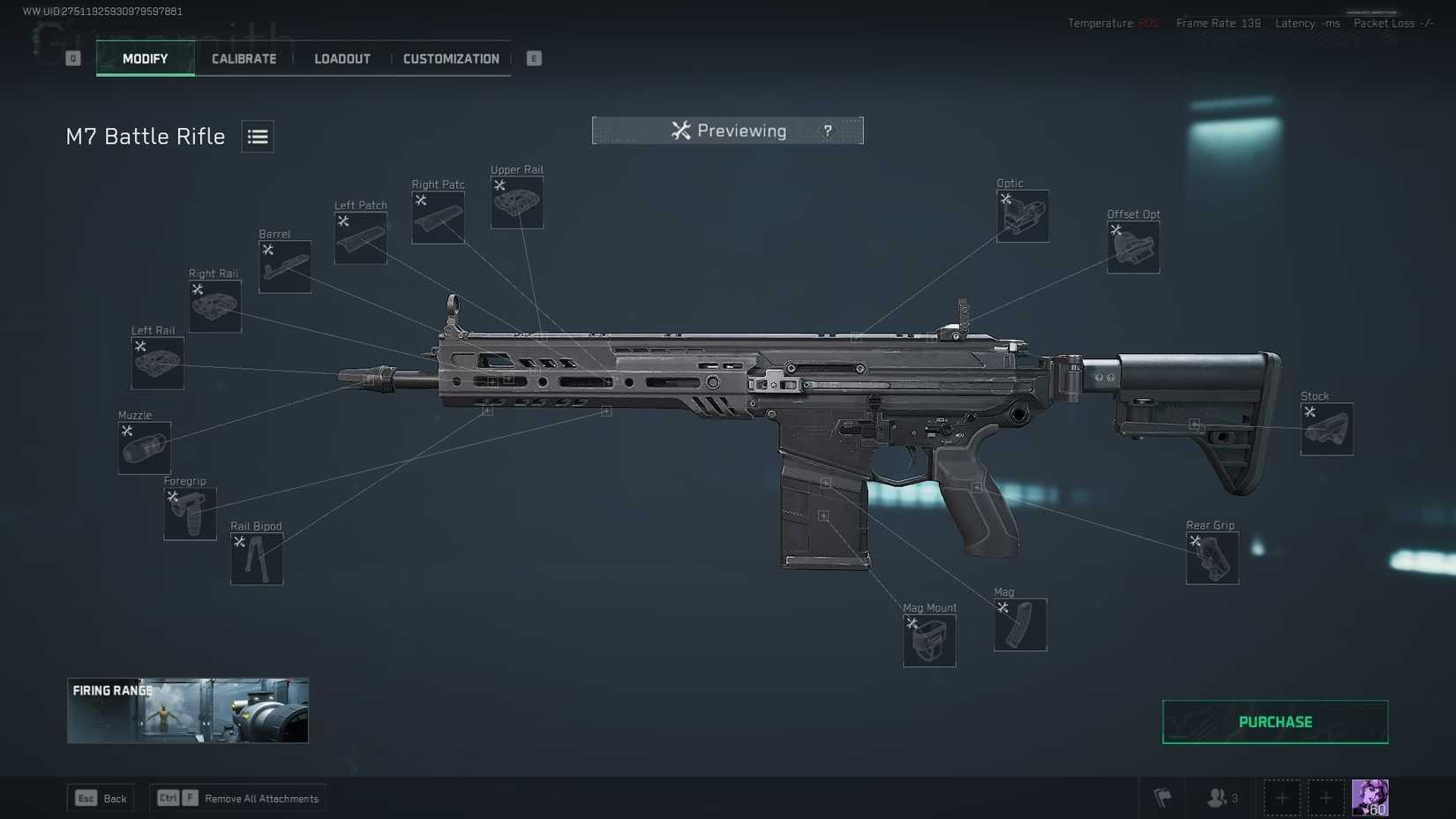Screen dimensions: 1456x819
Task: Select the Stock attachment slot
Action: [1325, 429]
